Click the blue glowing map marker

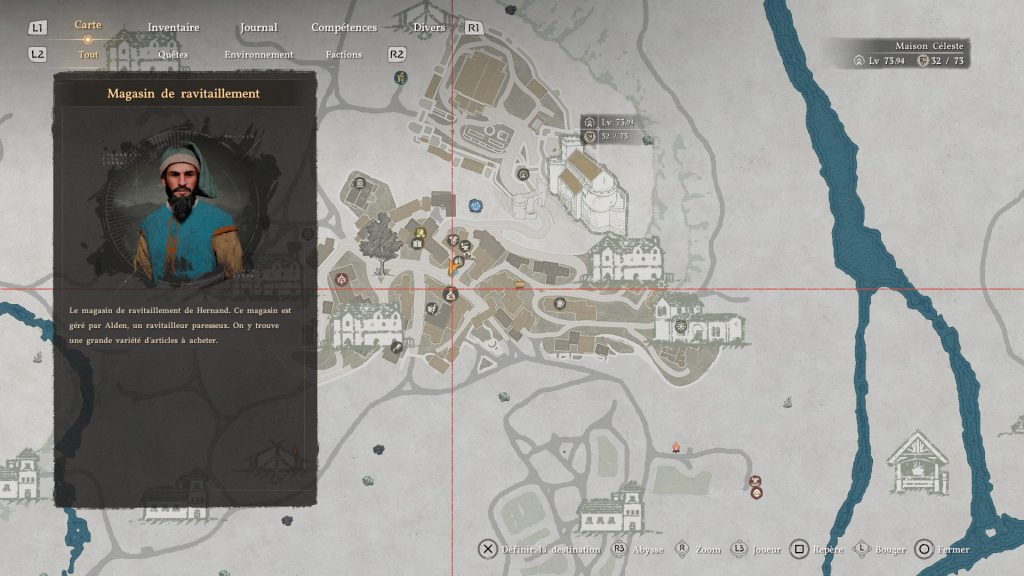point(475,206)
